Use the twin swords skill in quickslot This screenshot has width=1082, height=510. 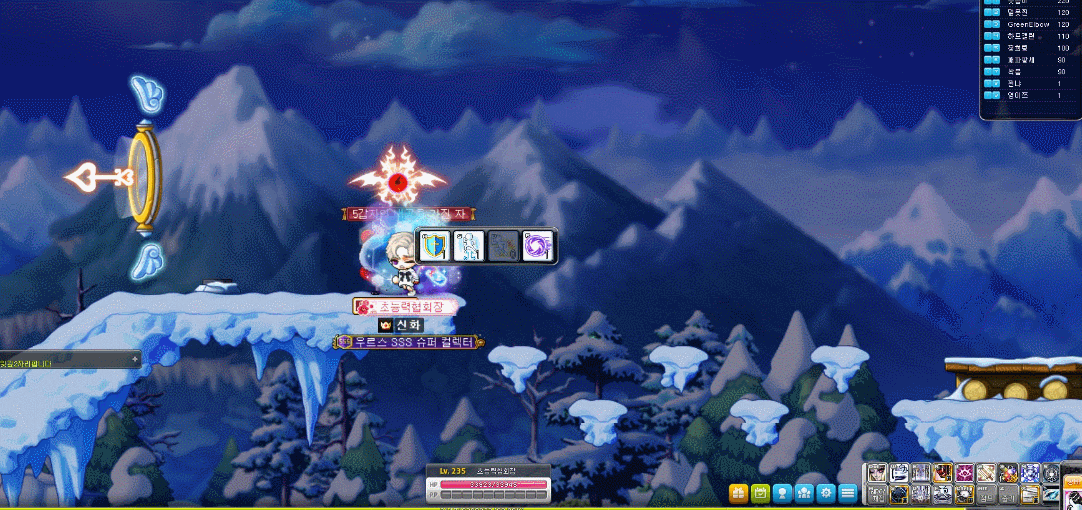click(986, 473)
